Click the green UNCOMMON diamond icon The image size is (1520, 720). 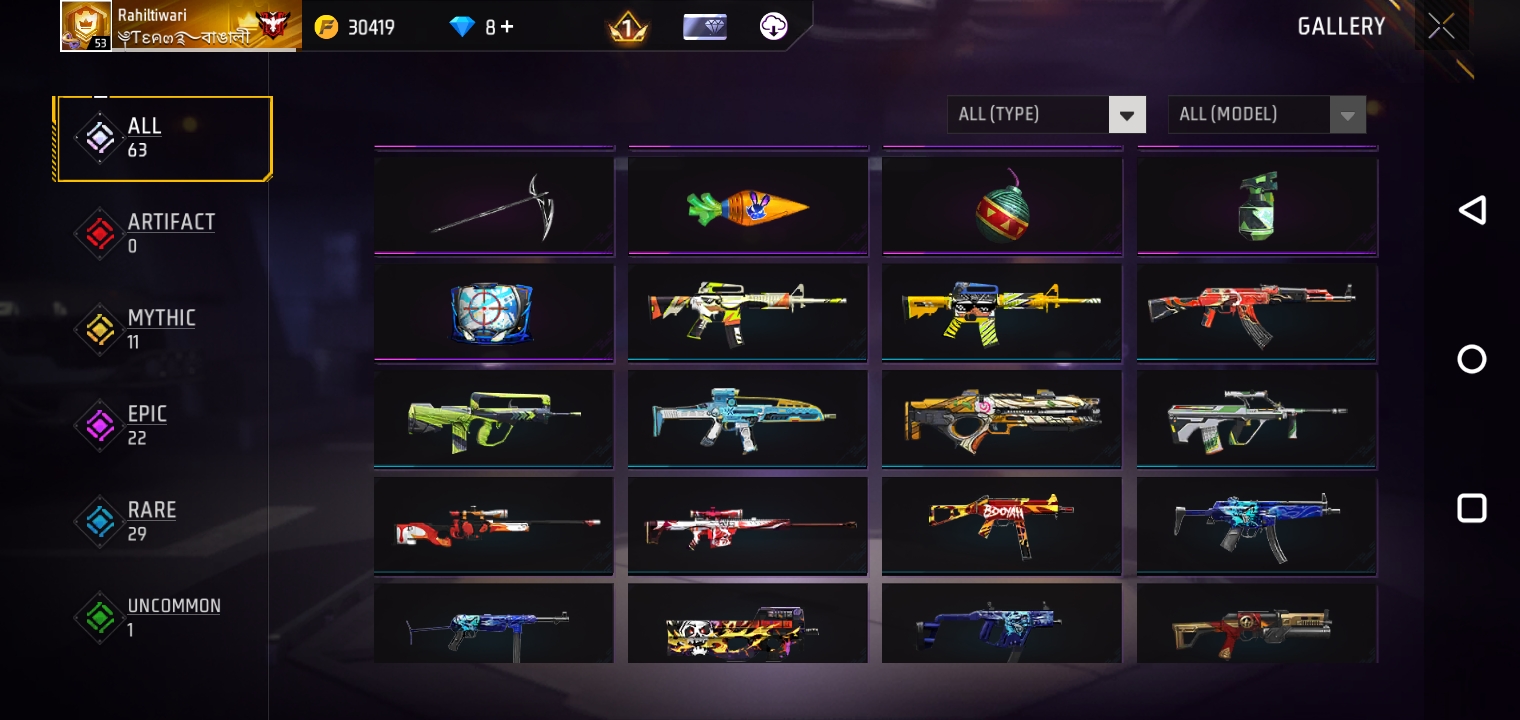[x=100, y=617]
